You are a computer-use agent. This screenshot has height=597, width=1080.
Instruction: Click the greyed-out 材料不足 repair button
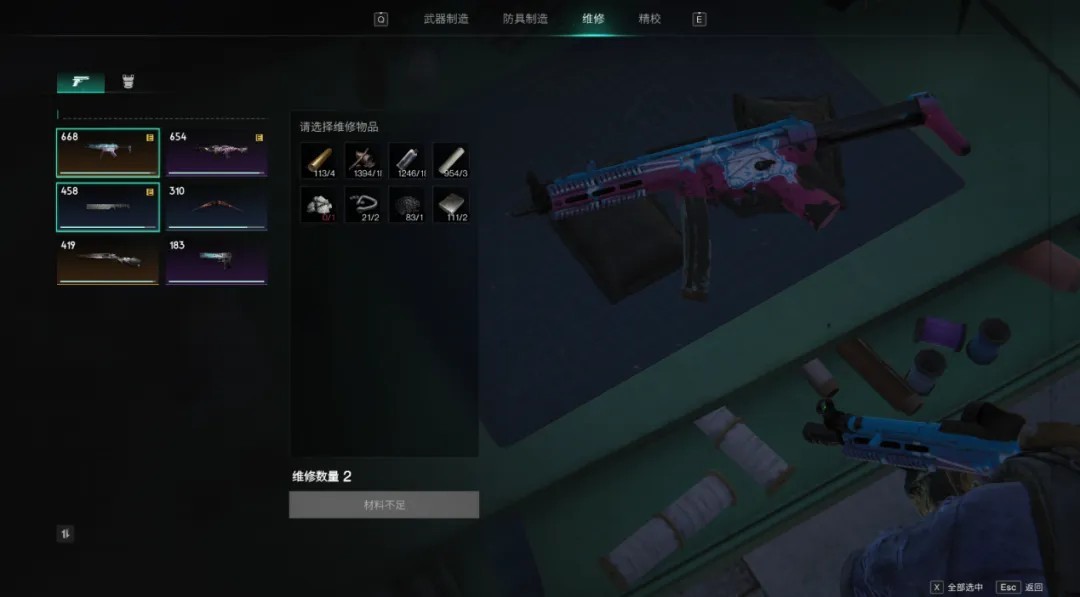click(x=384, y=505)
